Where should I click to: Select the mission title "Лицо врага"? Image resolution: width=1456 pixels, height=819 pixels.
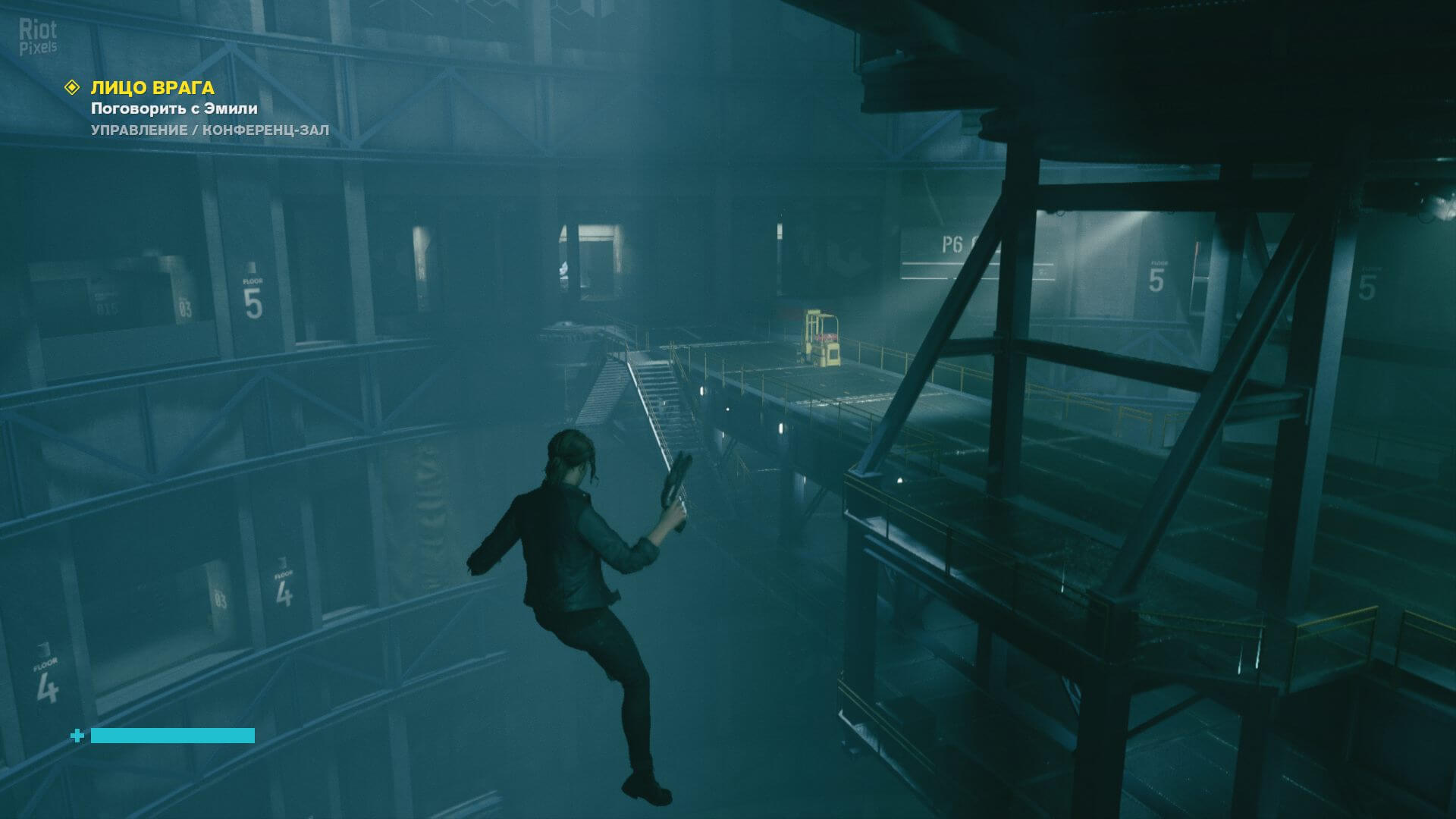pos(152,88)
